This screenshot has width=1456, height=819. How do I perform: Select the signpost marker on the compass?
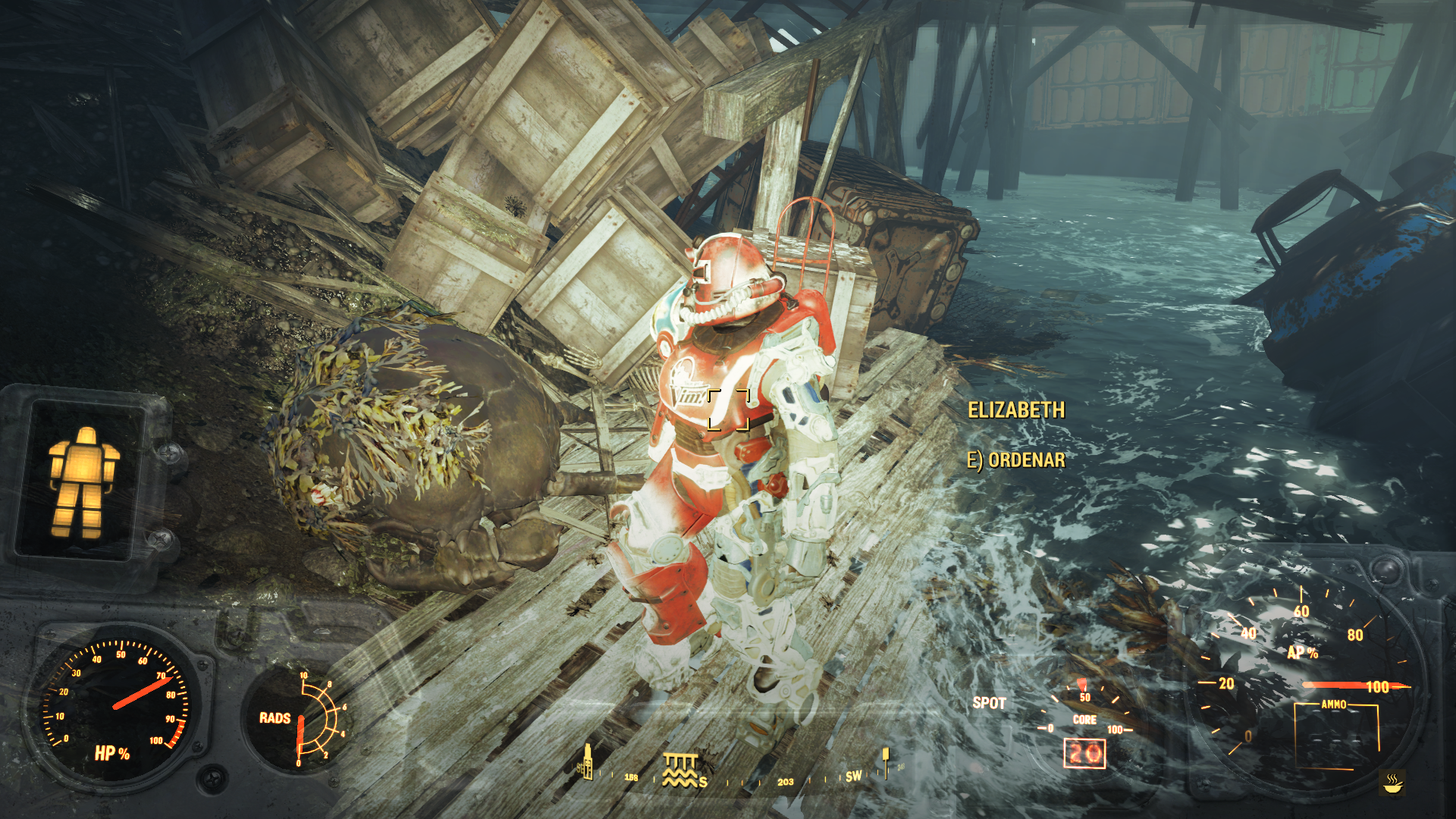(885, 761)
